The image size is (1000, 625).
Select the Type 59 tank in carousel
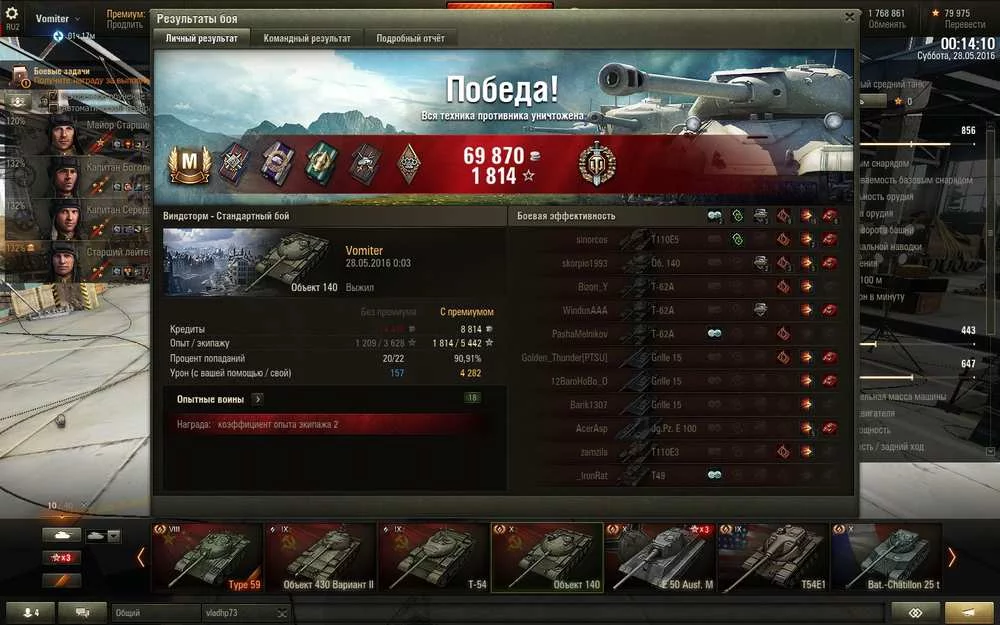pyautogui.click(x=206, y=557)
